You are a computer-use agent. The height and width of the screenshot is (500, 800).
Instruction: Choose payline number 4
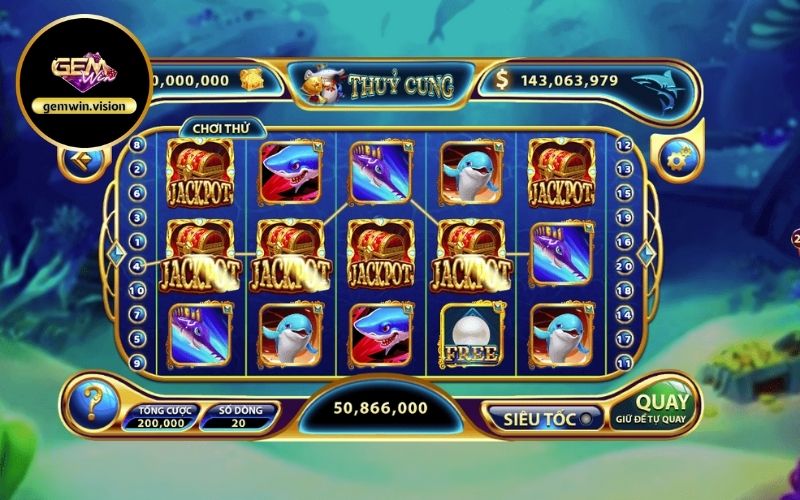click(x=137, y=266)
